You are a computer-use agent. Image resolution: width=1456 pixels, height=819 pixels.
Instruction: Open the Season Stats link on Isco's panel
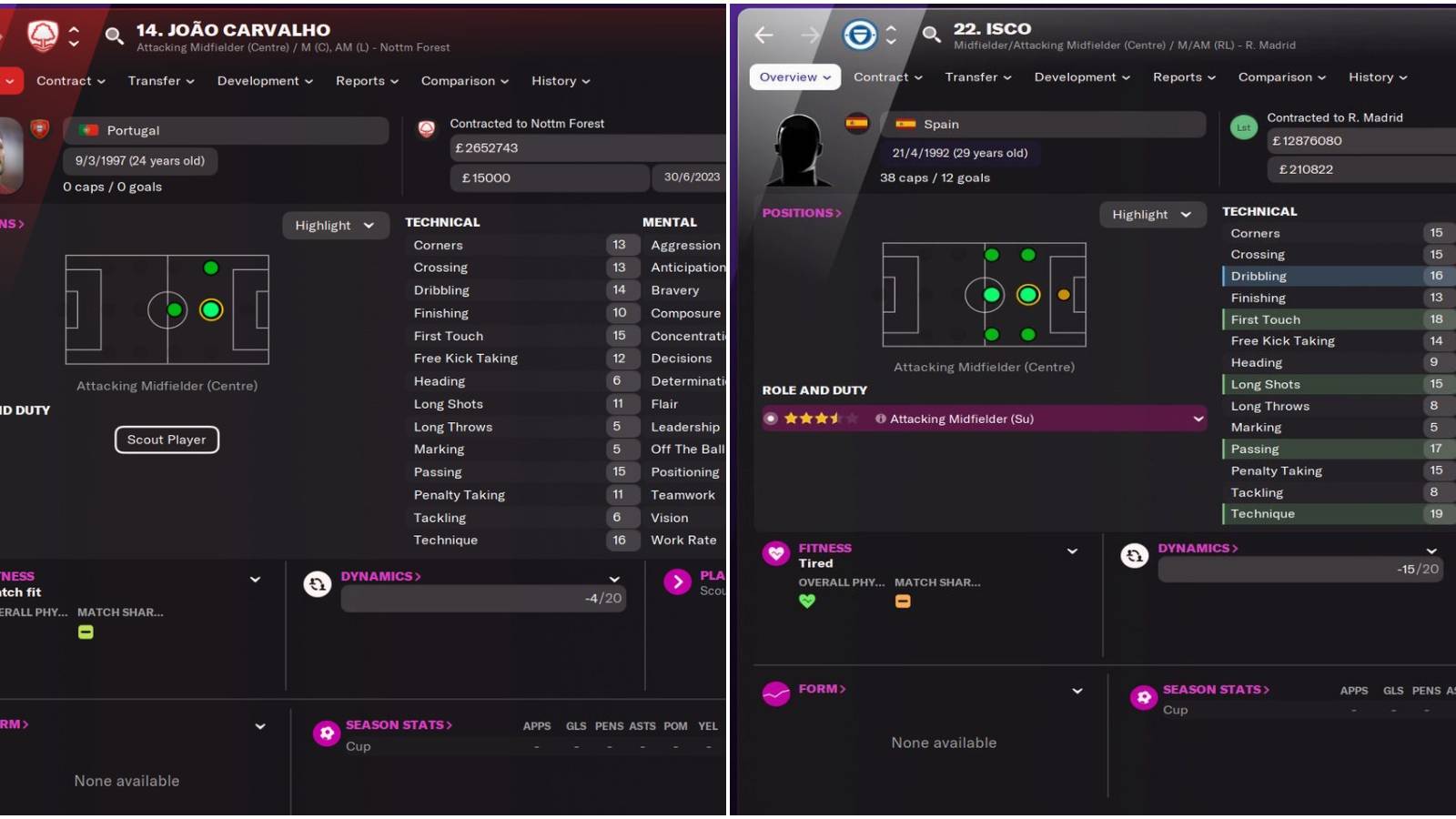1215,690
